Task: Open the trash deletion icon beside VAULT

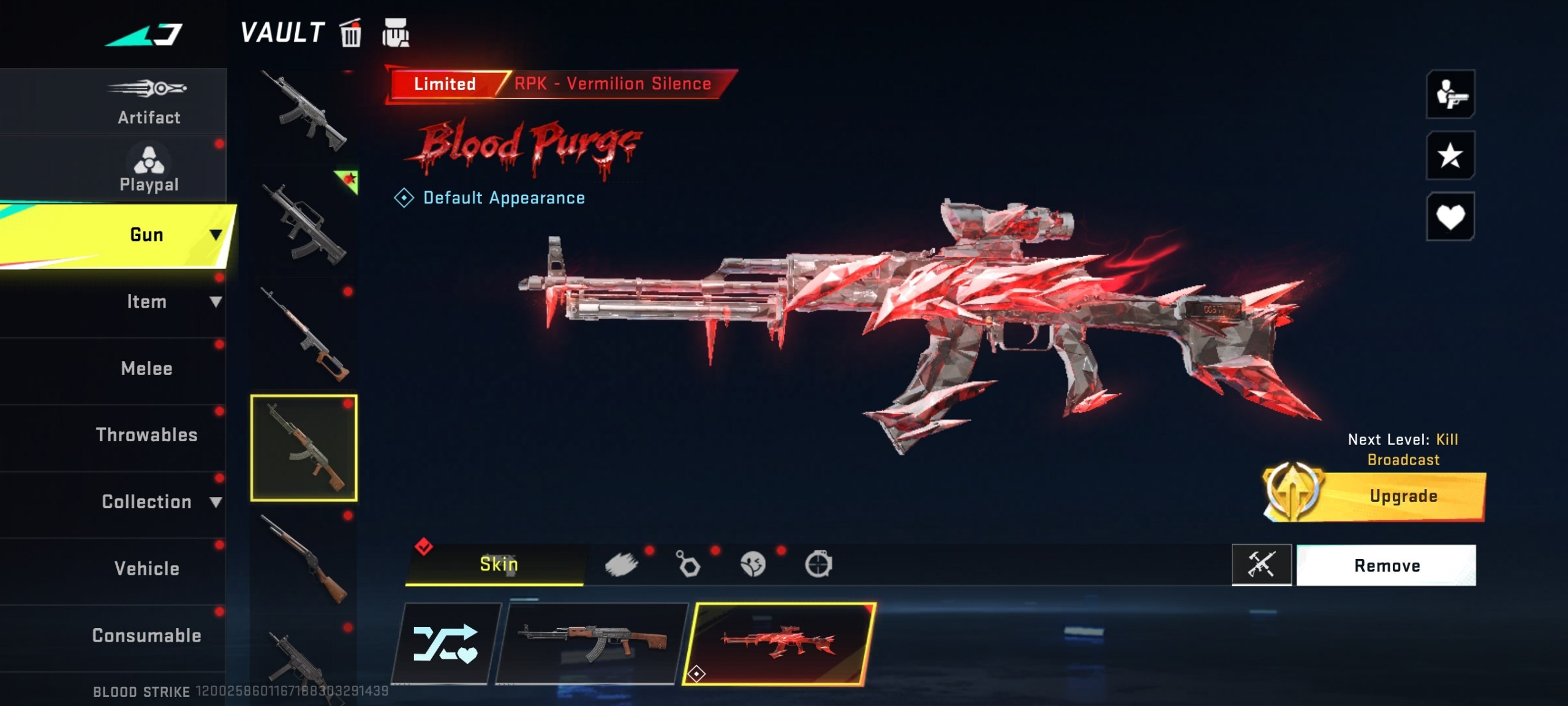Action: click(x=350, y=34)
